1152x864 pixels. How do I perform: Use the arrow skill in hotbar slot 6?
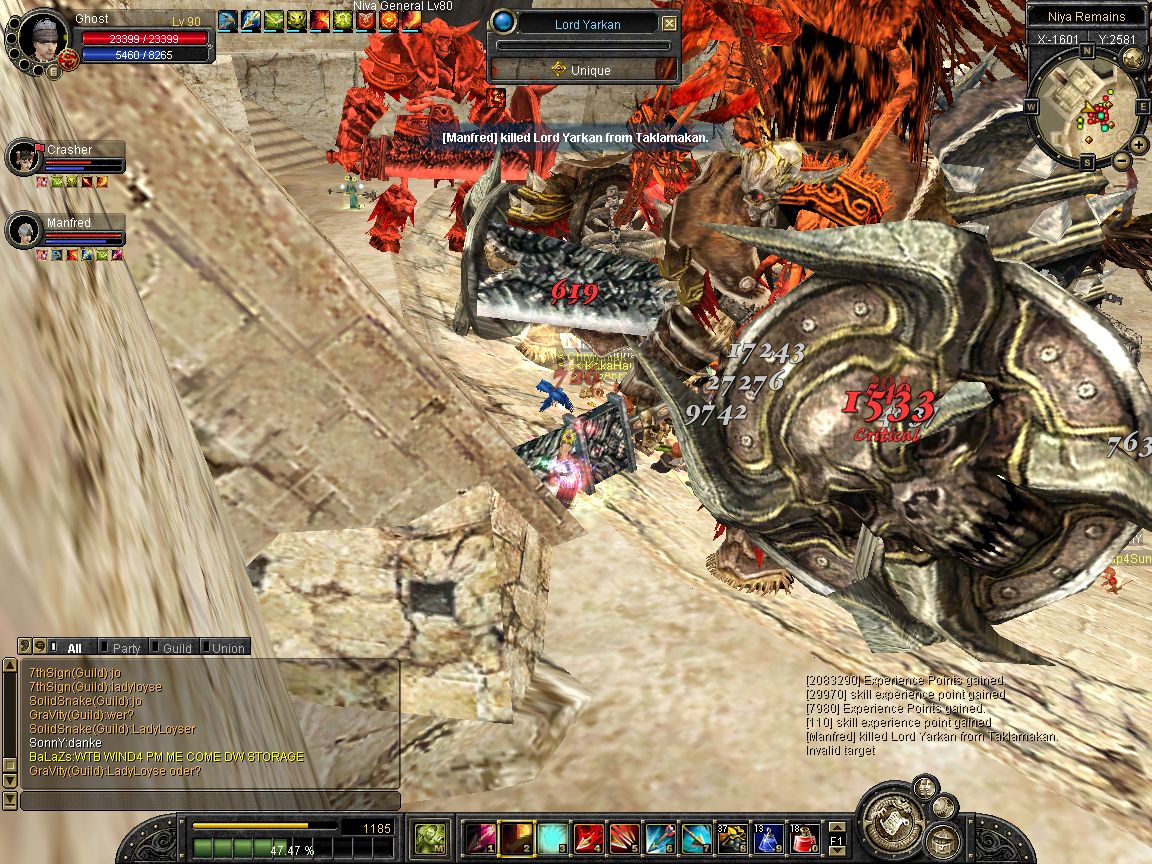(660, 837)
